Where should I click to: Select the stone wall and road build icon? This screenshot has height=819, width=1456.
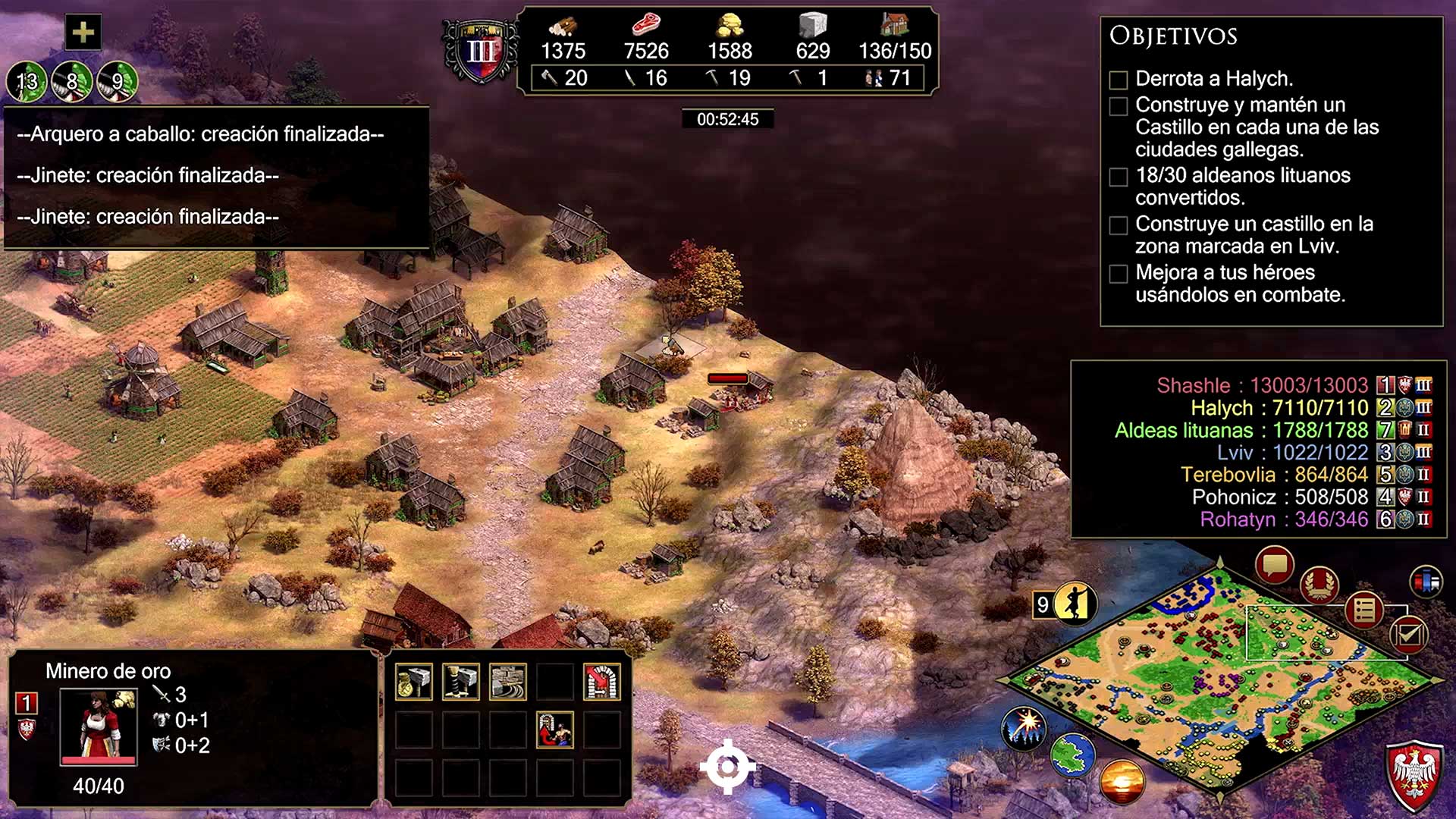508,681
